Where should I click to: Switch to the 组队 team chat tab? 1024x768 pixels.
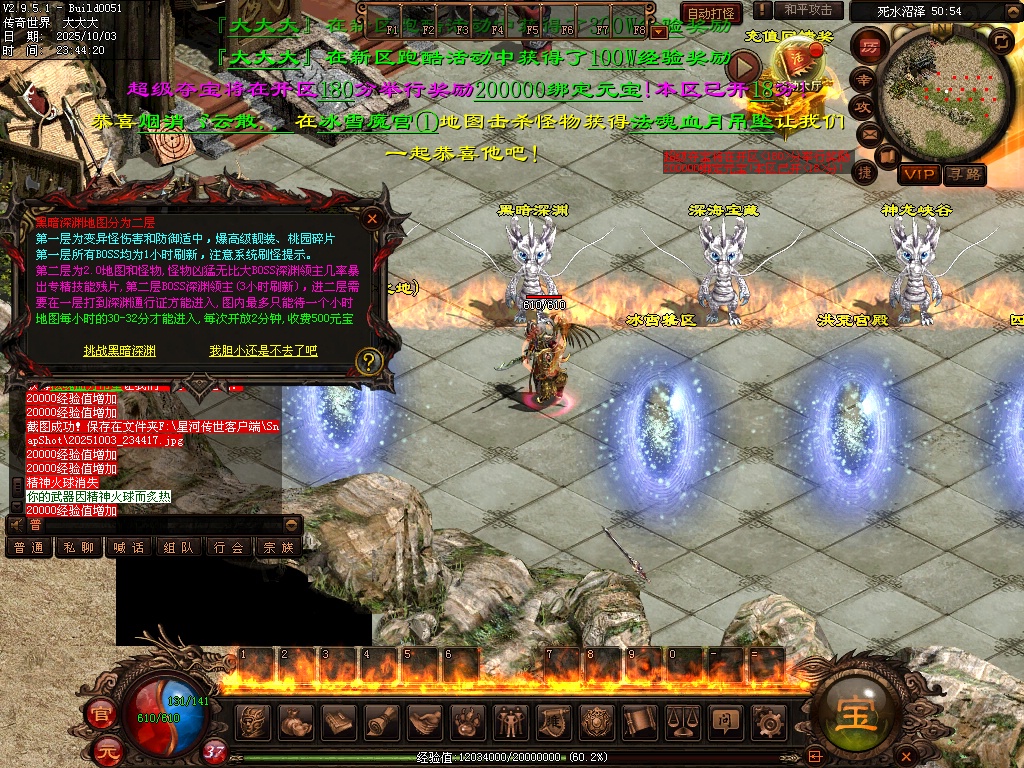click(179, 547)
